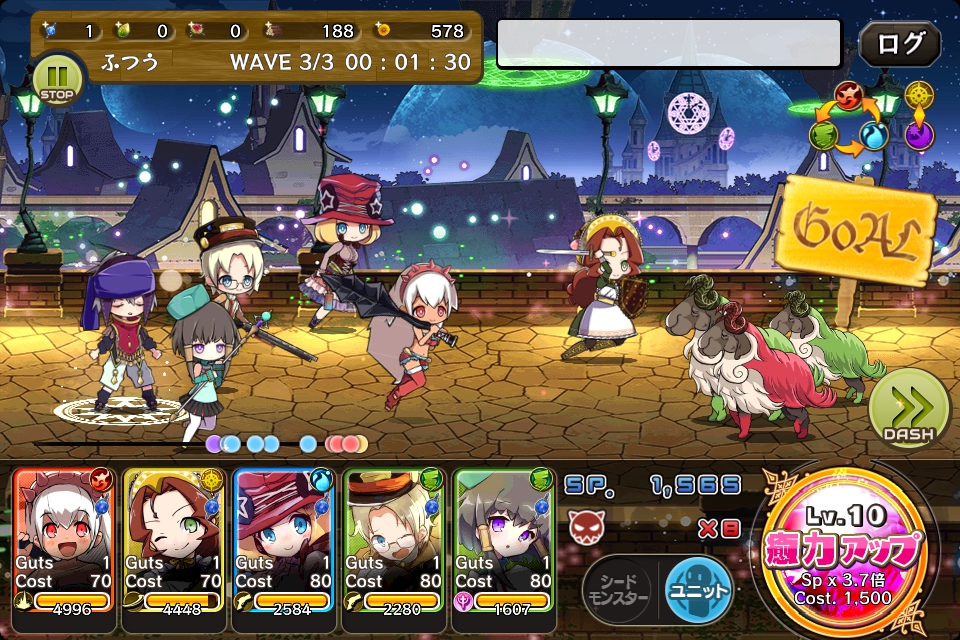Deploy the white-haired red-eyed unit card

(63, 540)
